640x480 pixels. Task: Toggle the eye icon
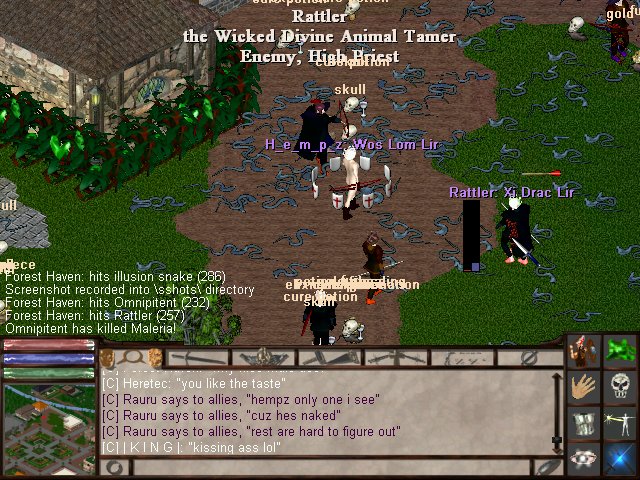pos(585,459)
